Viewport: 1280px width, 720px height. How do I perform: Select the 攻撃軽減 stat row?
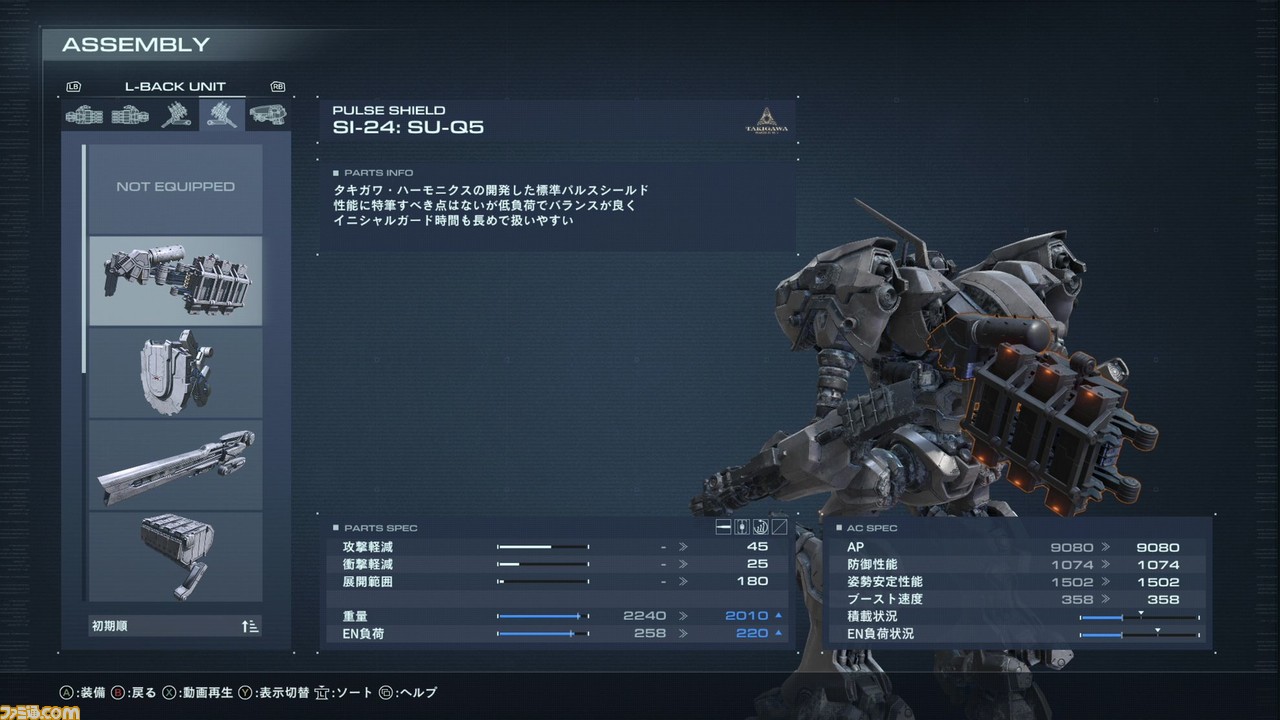553,547
